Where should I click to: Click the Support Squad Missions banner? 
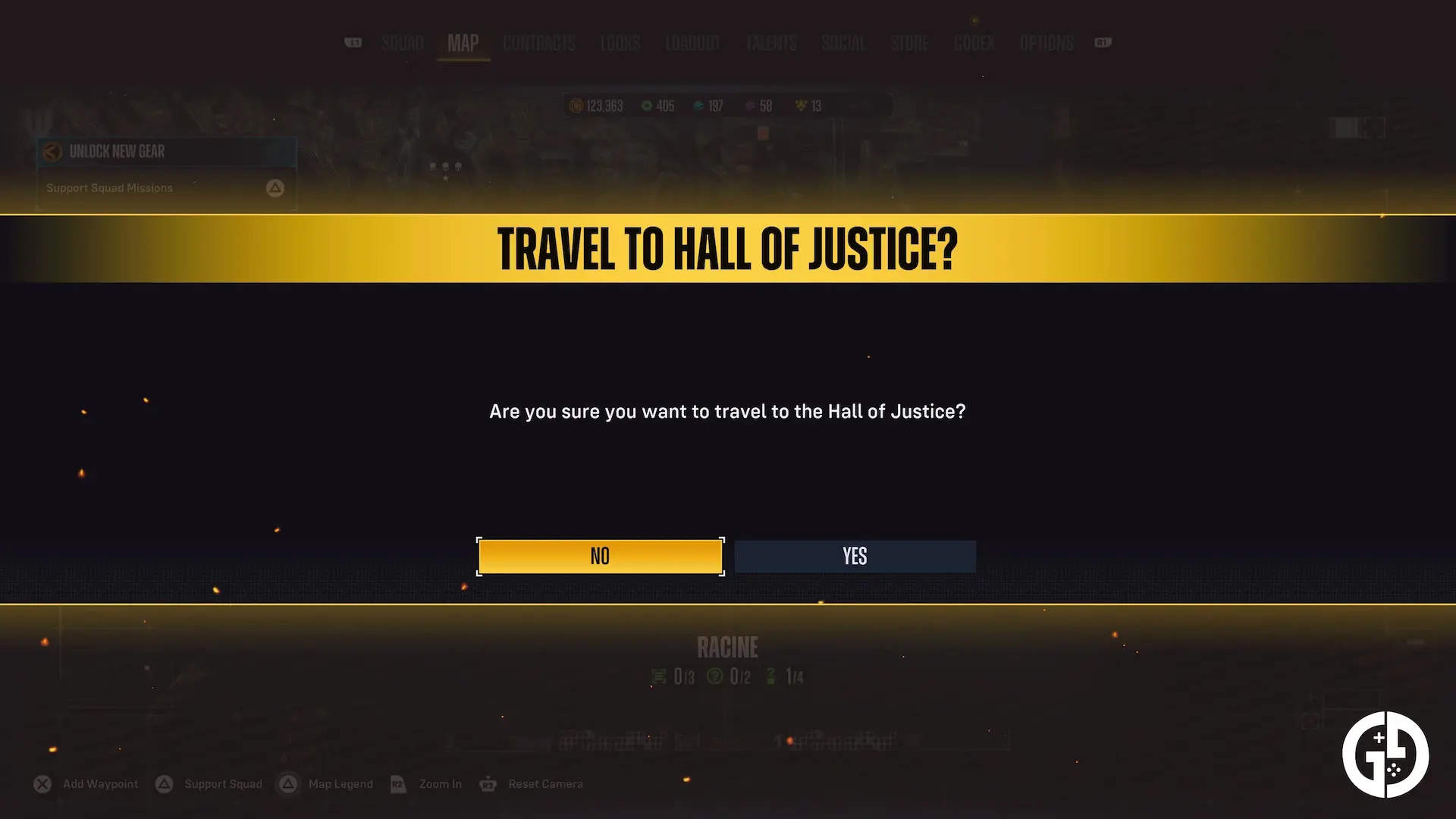165,187
